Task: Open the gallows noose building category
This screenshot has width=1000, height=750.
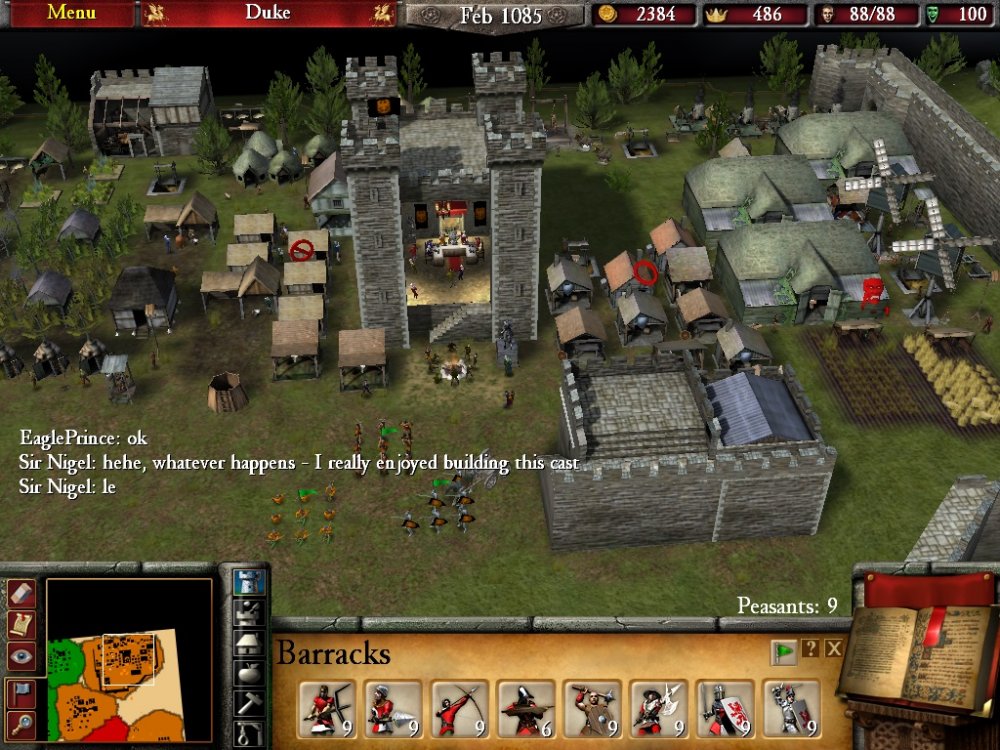Action: [x=248, y=734]
